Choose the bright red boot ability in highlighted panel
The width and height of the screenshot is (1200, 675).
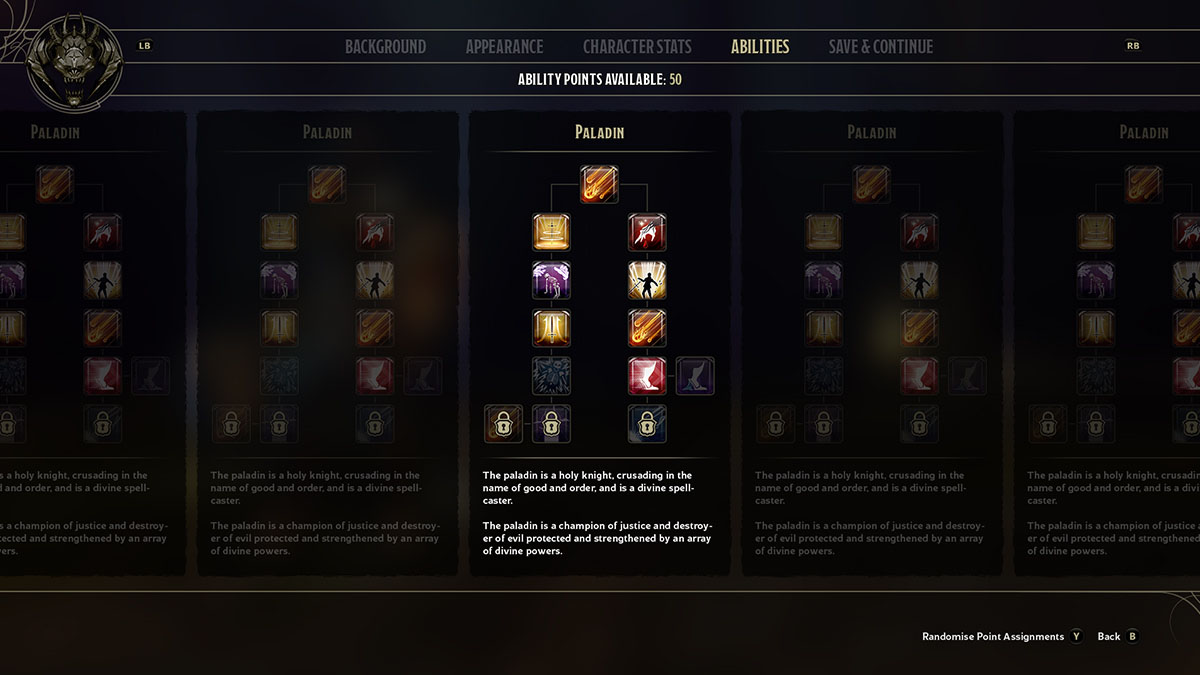click(x=647, y=376)
